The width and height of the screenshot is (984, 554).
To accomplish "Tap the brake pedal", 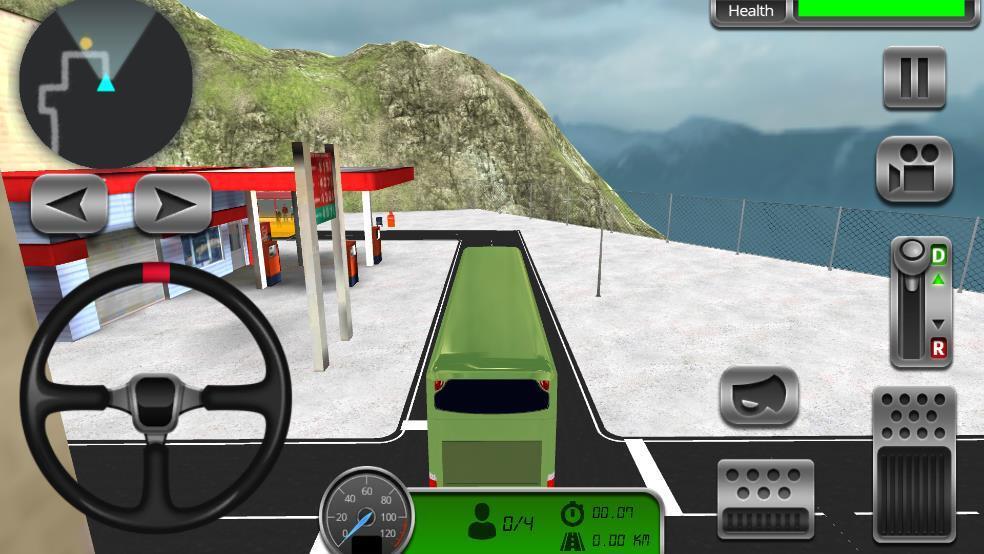I will (x=765, y=498).
